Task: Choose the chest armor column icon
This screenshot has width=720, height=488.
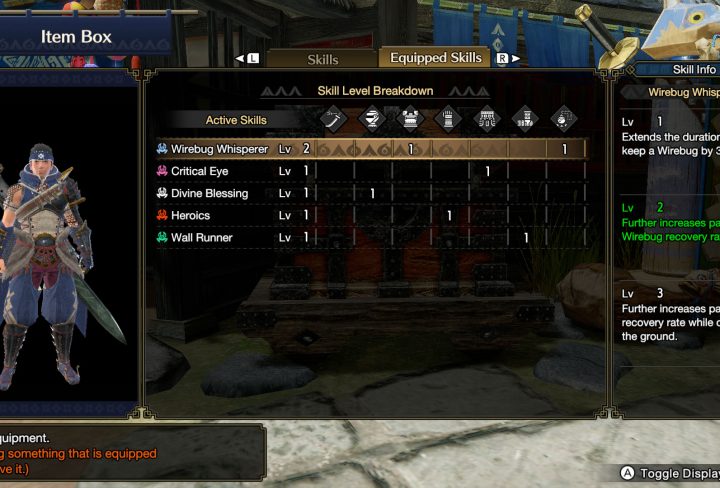Action: [410, 119]
